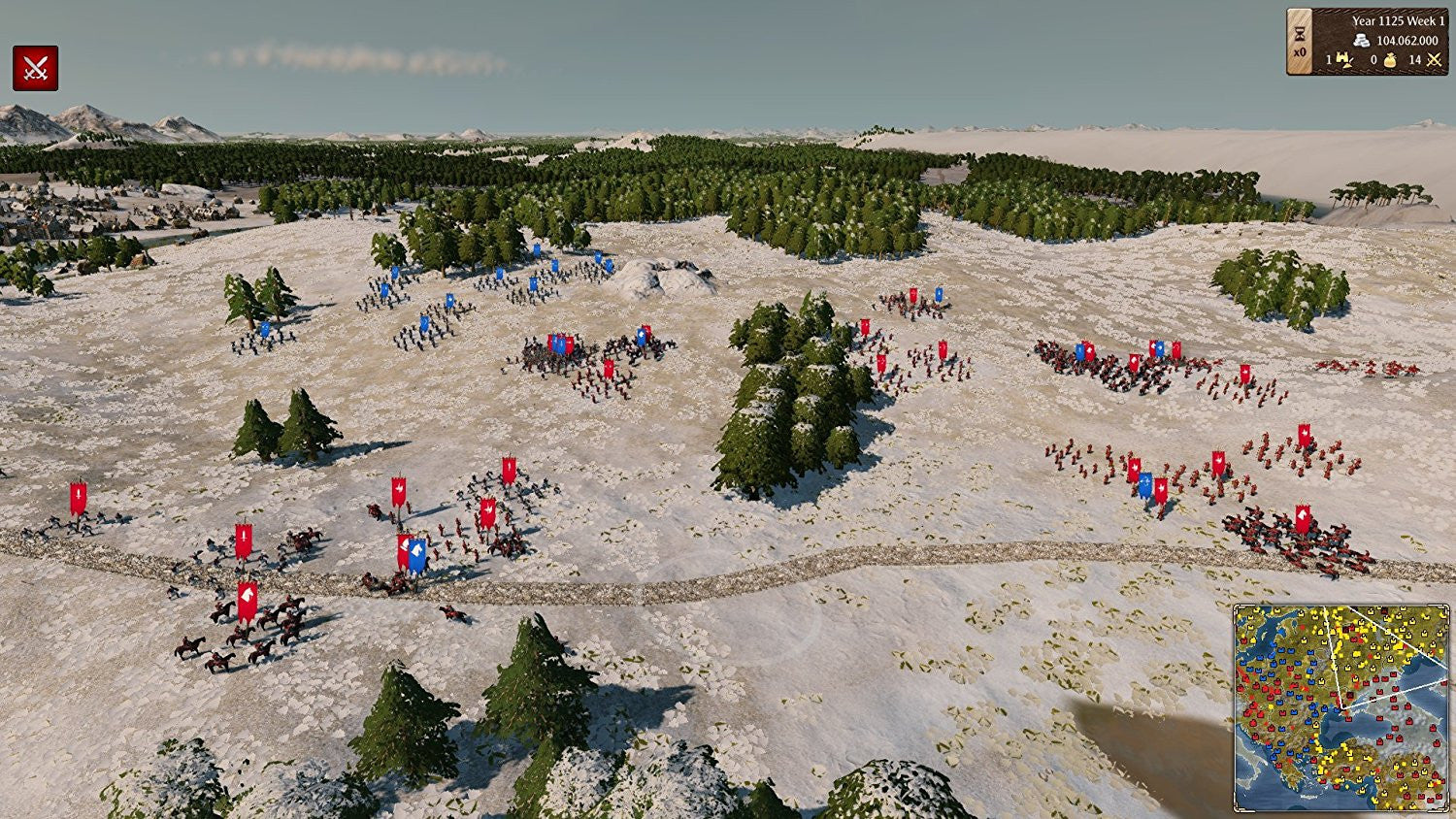The image size is (1456, 819).
Task: Select the silver bars treasury icon
Action: click(x=1362, y=41)
